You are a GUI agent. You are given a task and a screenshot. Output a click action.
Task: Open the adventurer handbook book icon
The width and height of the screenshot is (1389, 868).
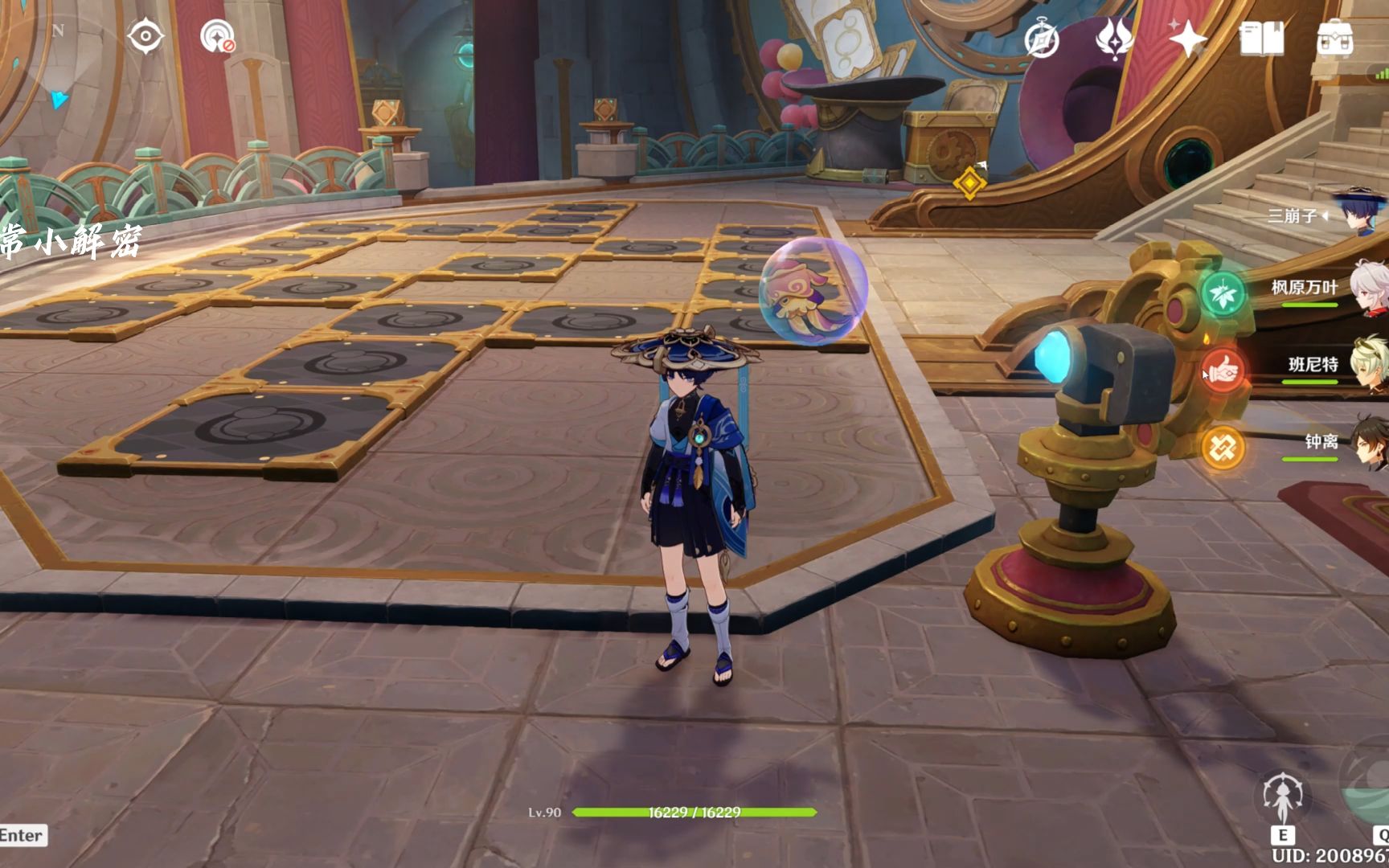tap(1261, 39)
